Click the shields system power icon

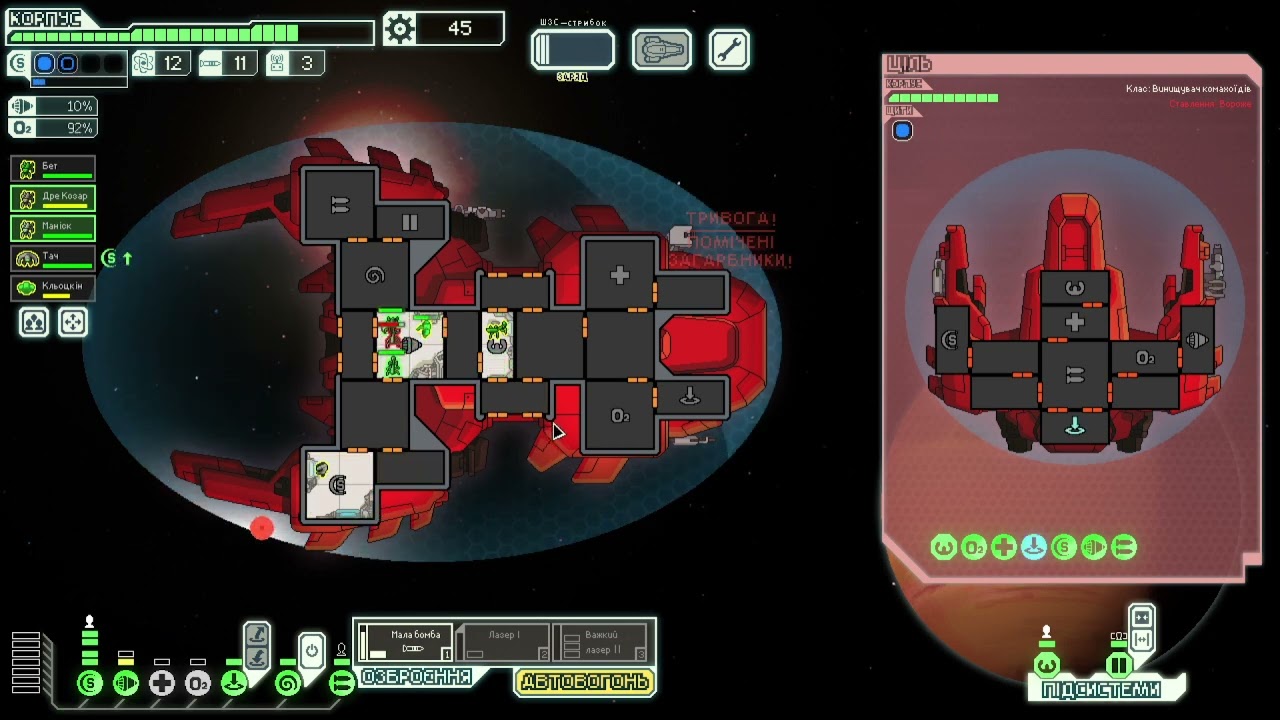click(x=90, y=684)
